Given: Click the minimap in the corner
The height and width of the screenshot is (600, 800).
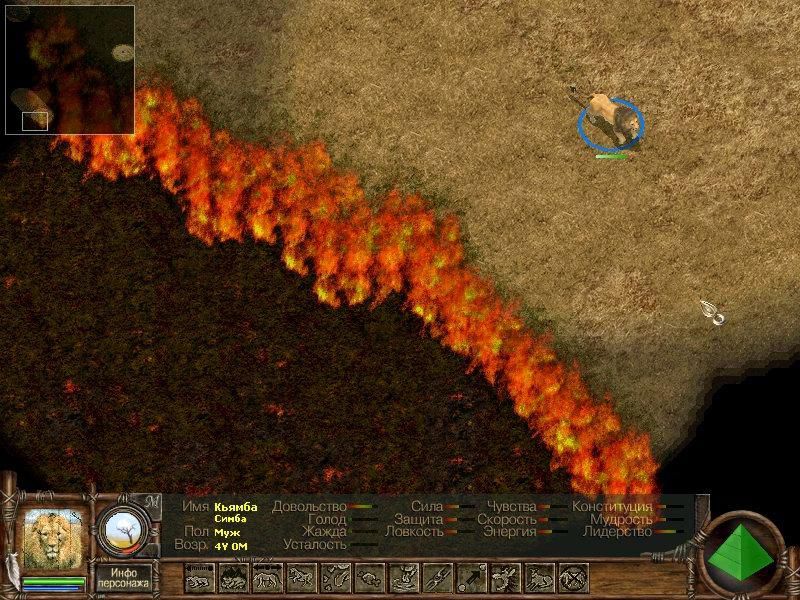Looking at the screenshot, I should click(69, 69).
